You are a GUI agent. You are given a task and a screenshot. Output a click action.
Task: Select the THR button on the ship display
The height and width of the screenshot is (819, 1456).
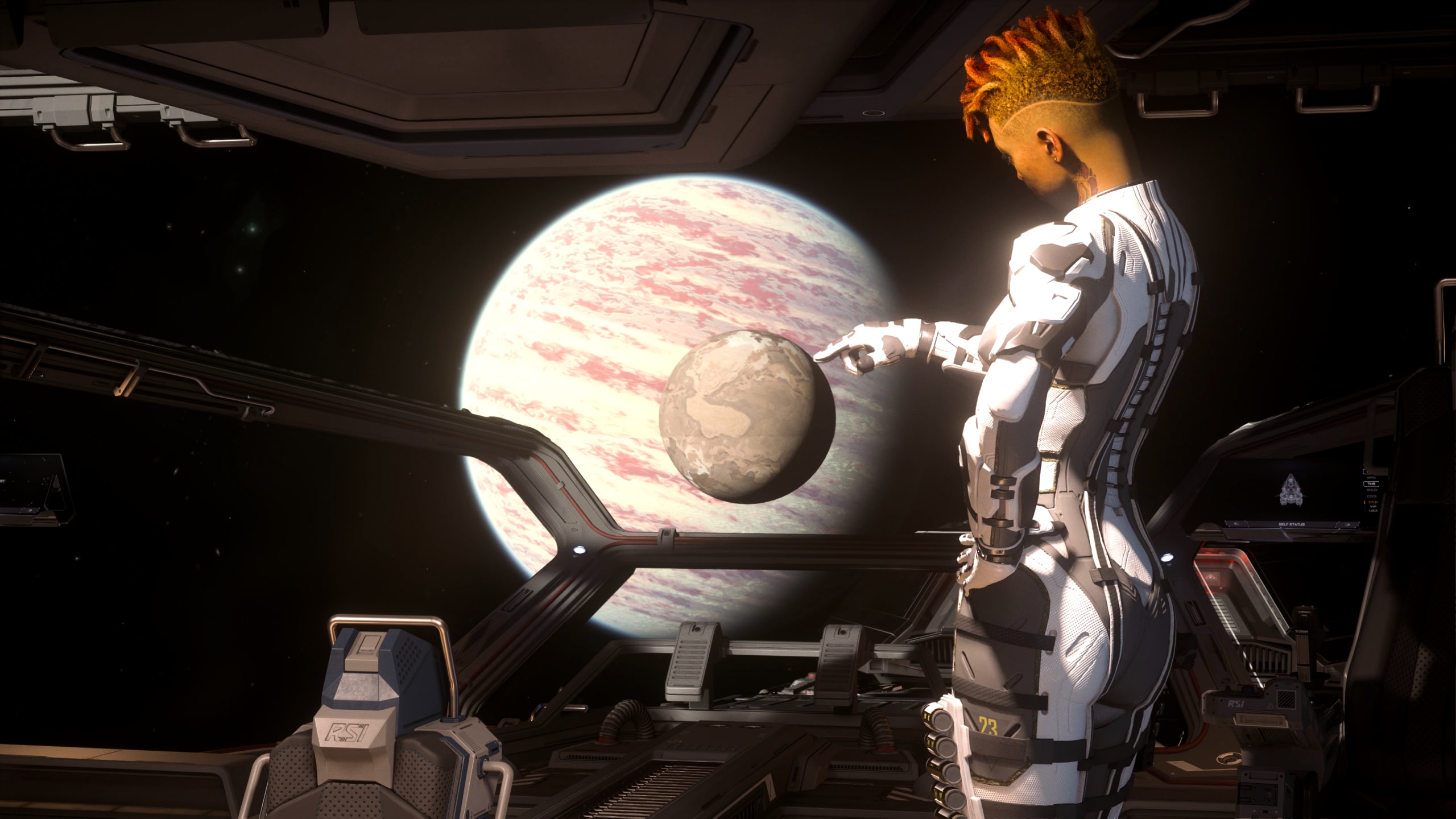[1371, 484]
